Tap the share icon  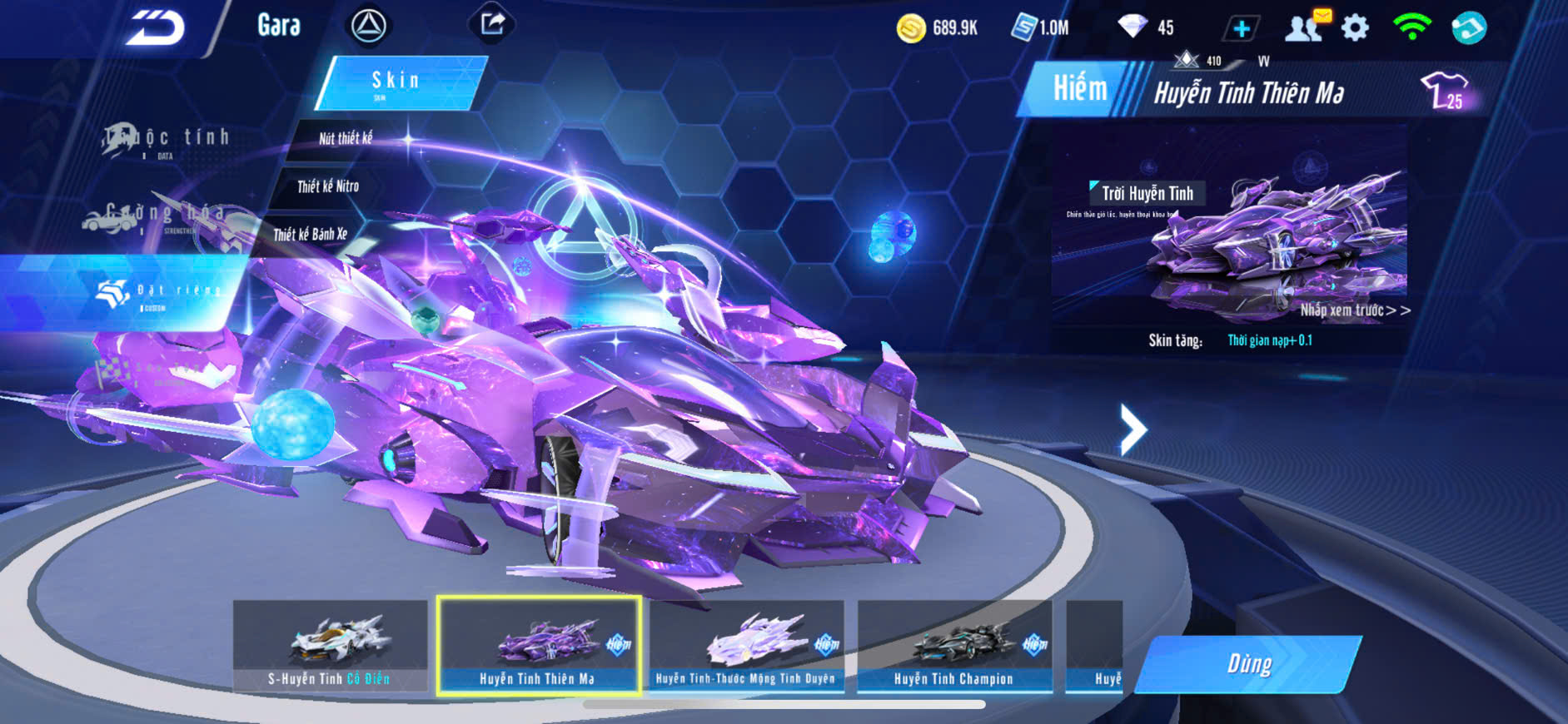click(x=492, y=24)
